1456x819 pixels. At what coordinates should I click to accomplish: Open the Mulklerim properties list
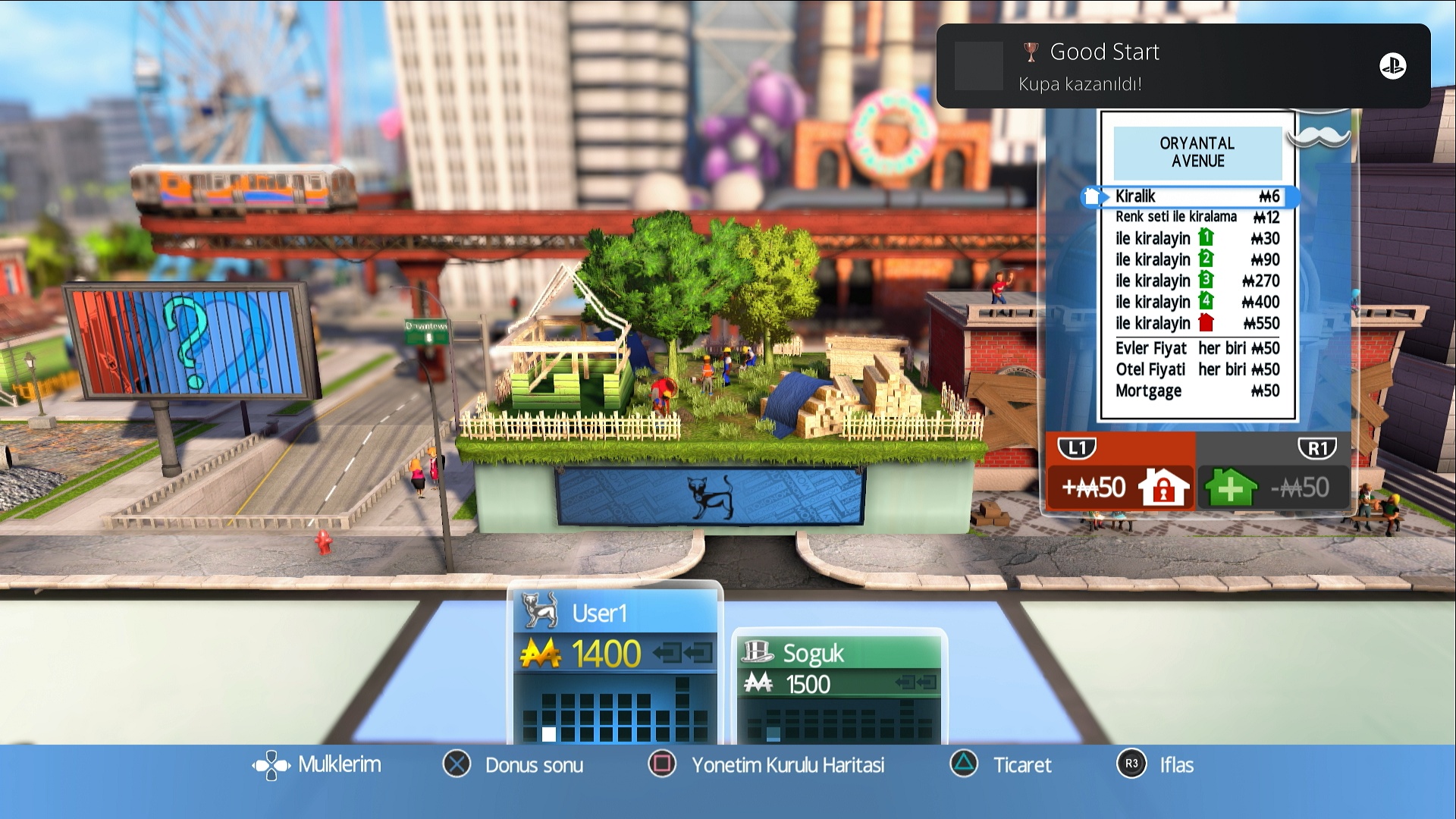317,764
